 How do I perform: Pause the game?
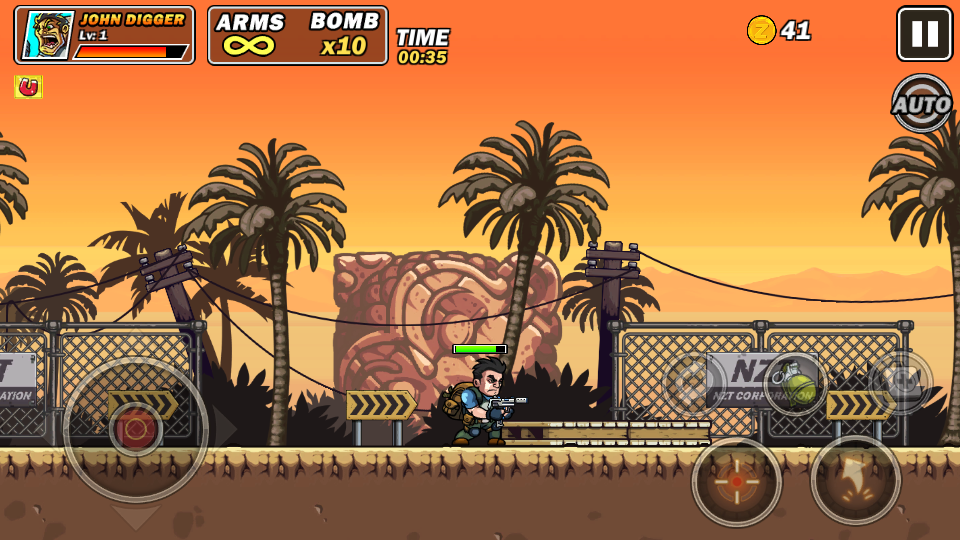pyautogui.click(x=924, y=34)
